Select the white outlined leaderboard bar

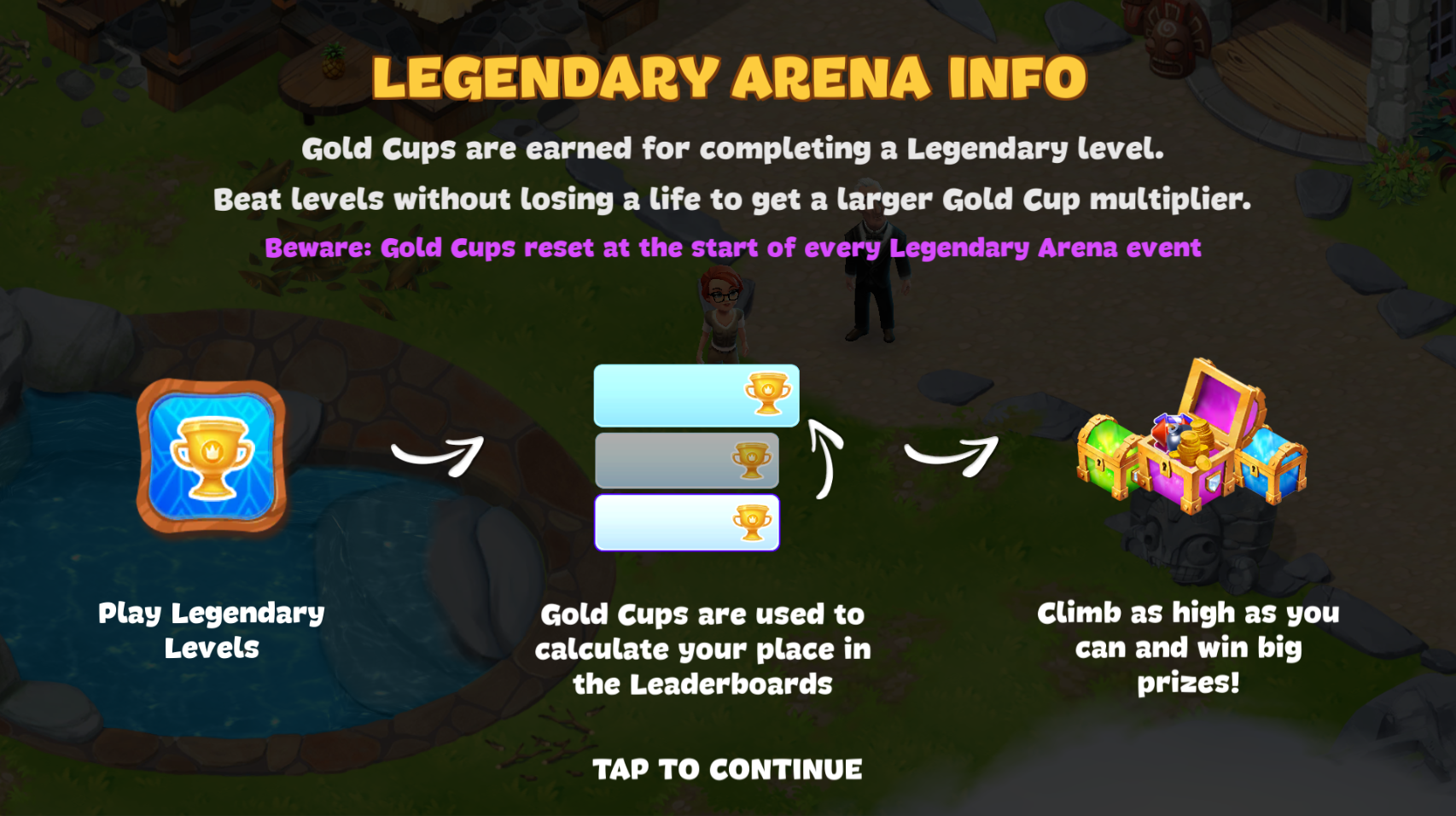(x=687, y=522)
